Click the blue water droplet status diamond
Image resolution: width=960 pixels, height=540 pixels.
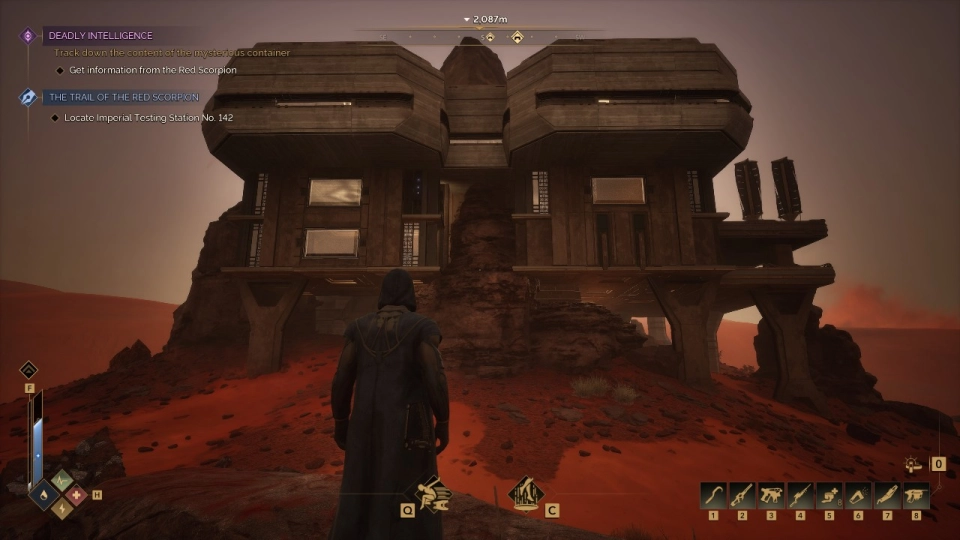pos(44,495)
